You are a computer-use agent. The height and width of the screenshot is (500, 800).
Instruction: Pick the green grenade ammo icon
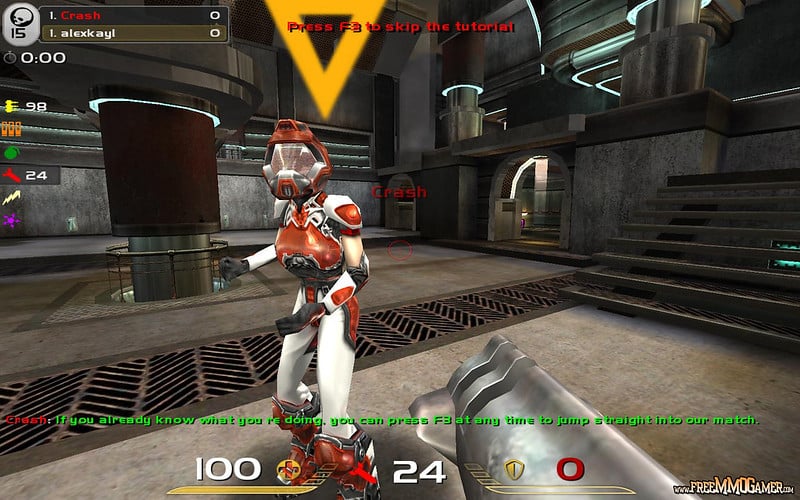(11, 152)
